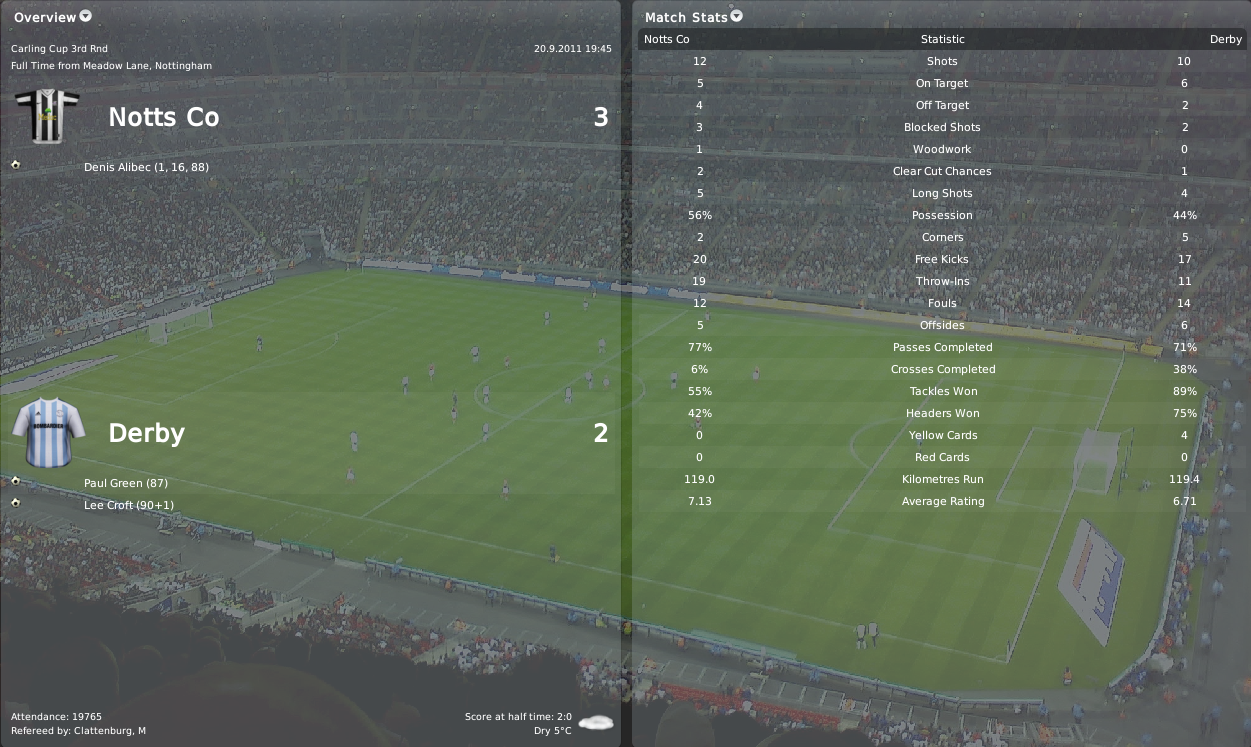
Task: Click the Derby blue striped kit icon
Action: [46, 431]
